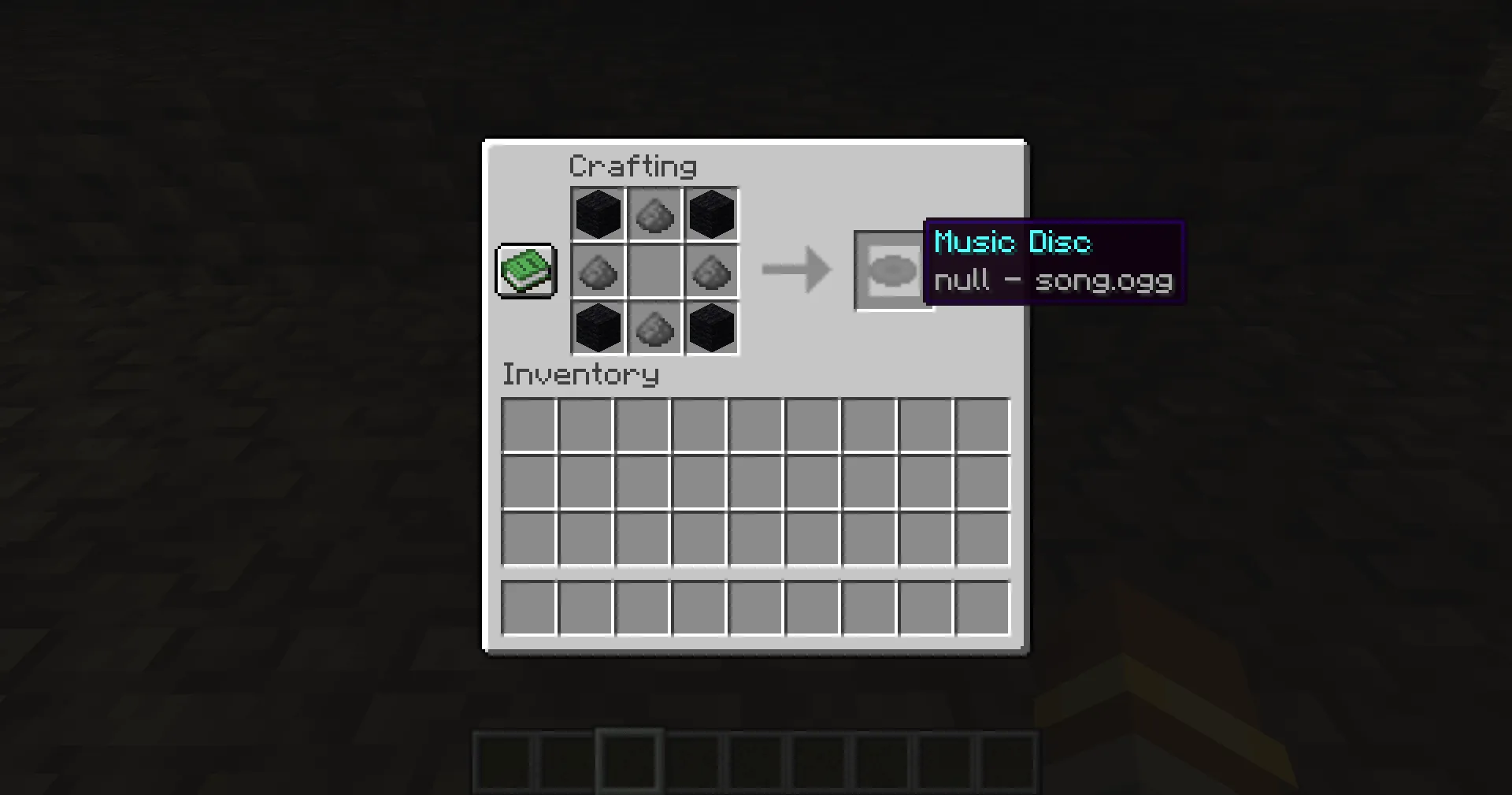The height and width of the screenshot is (795, 1512).
Task: Pick up the gunpowder in the middle-right slot
Action: [711, 271]
